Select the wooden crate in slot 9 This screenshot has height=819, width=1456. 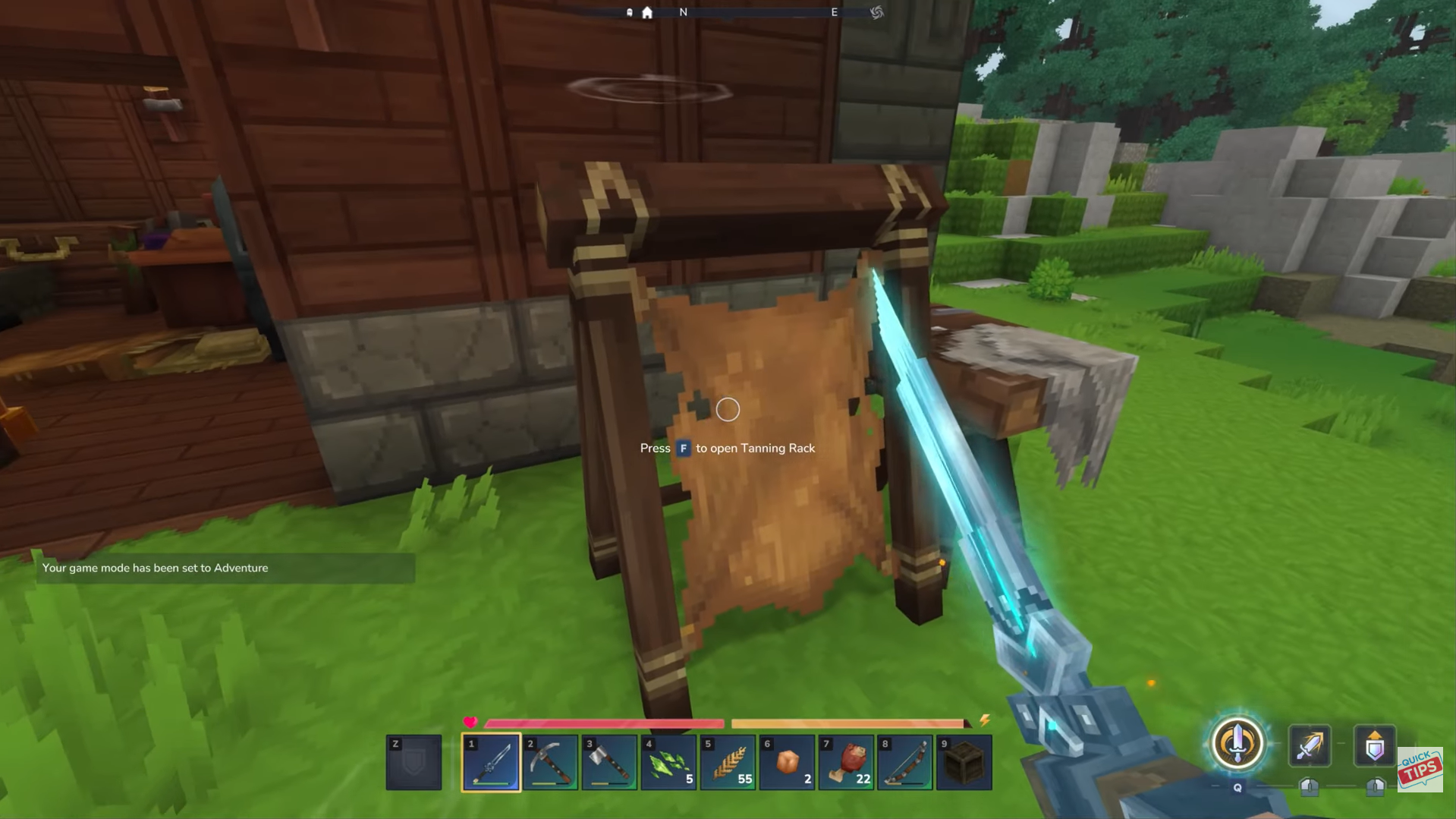click(964, 762)
